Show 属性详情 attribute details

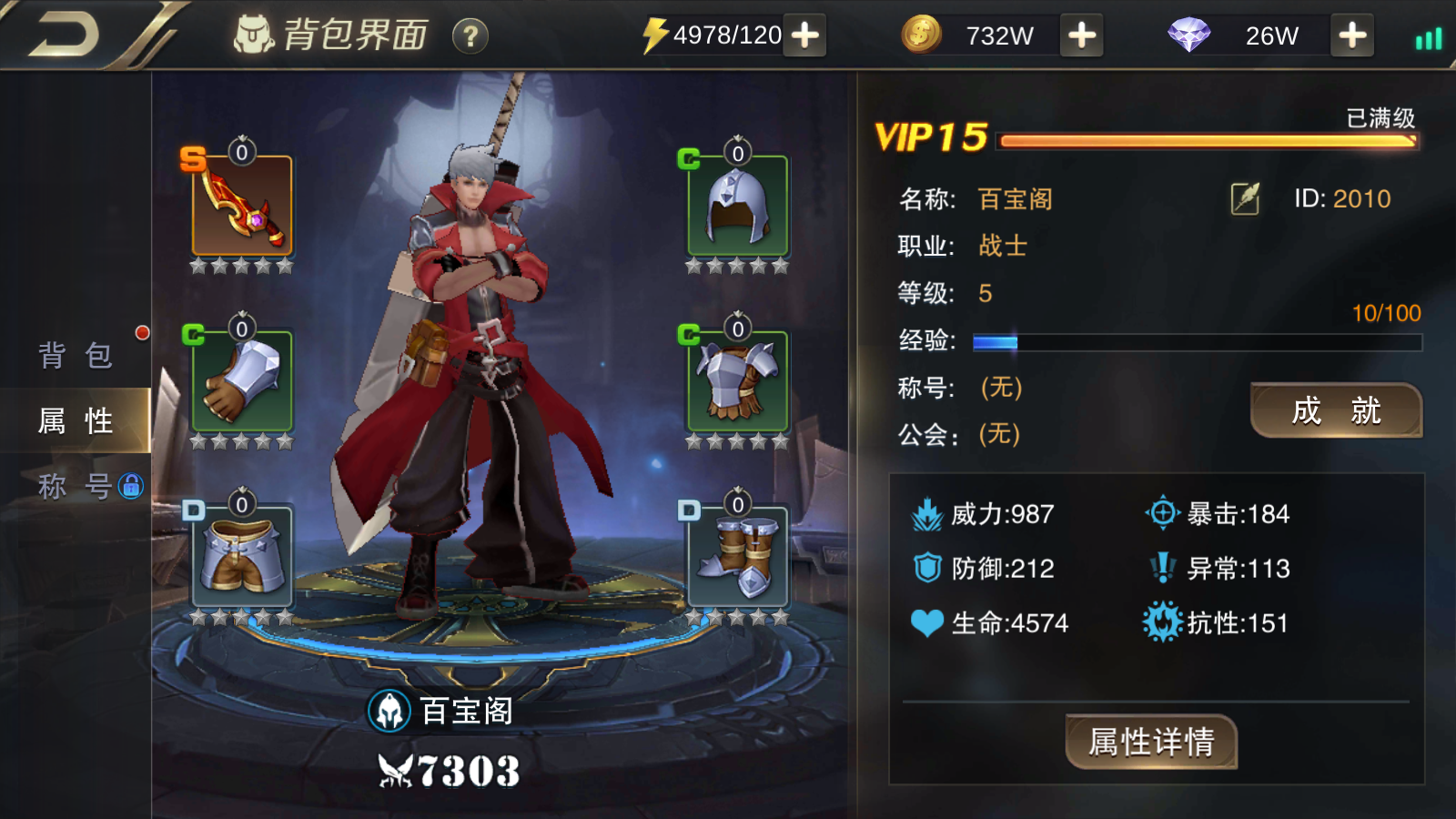1151,742
